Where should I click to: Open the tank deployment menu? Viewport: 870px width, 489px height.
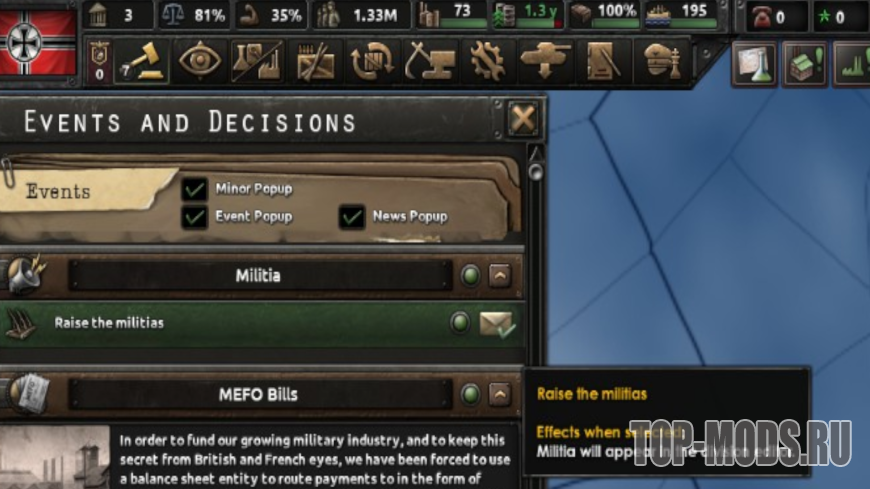pos(545,62)
